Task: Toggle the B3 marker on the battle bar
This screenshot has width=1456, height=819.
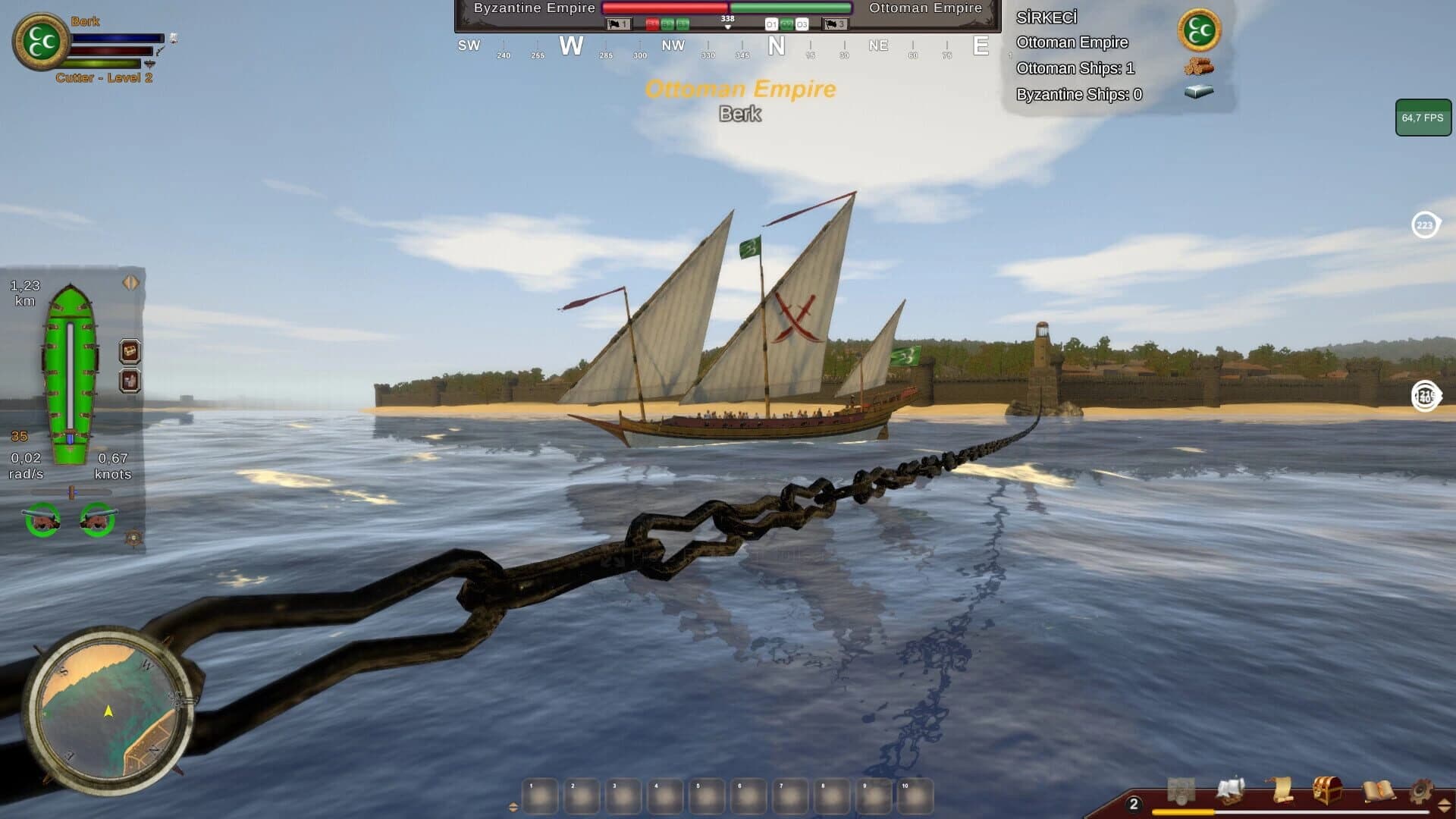Action: 682,24
